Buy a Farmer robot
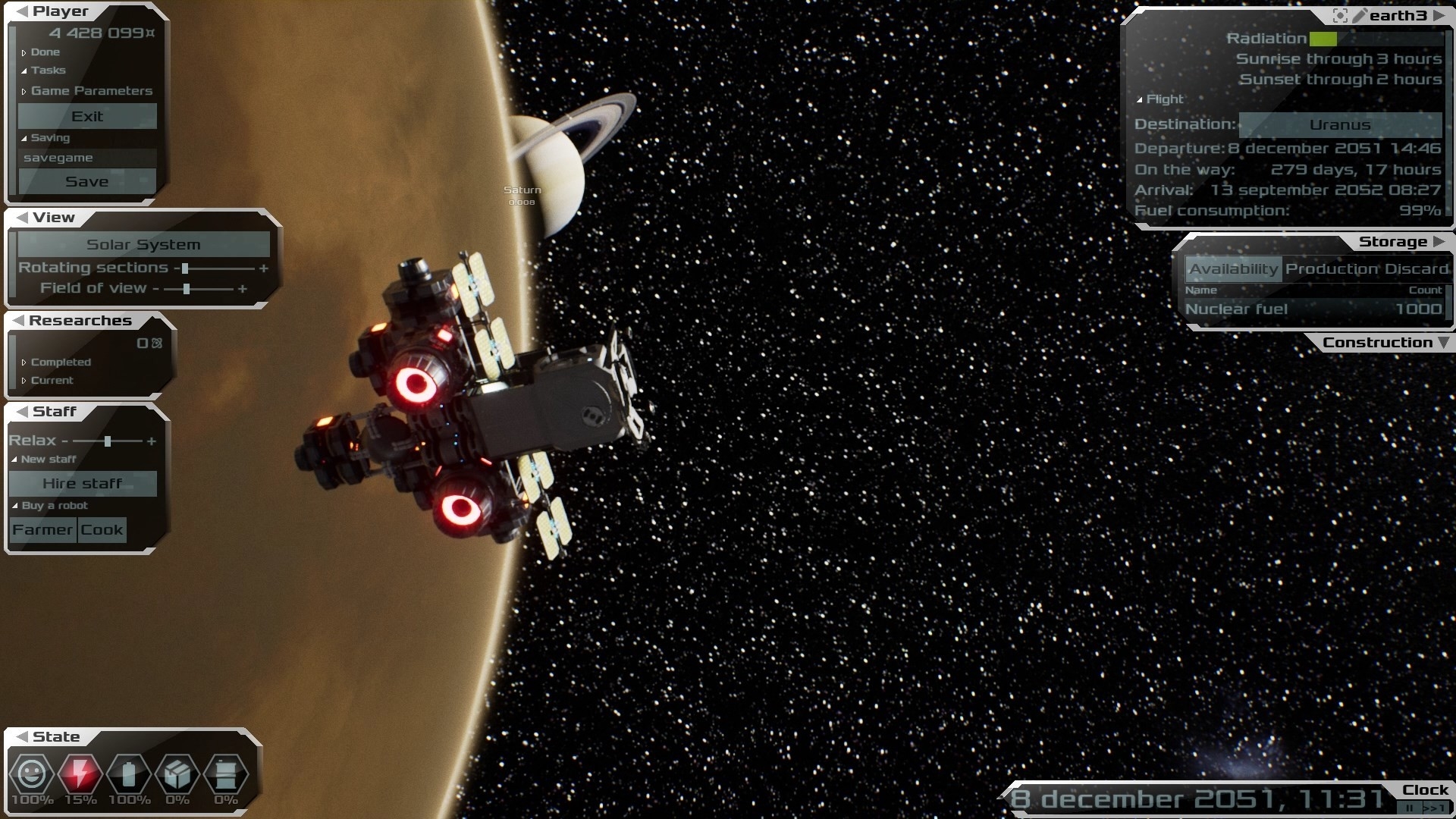1456x819 pixels. point(42,529)
